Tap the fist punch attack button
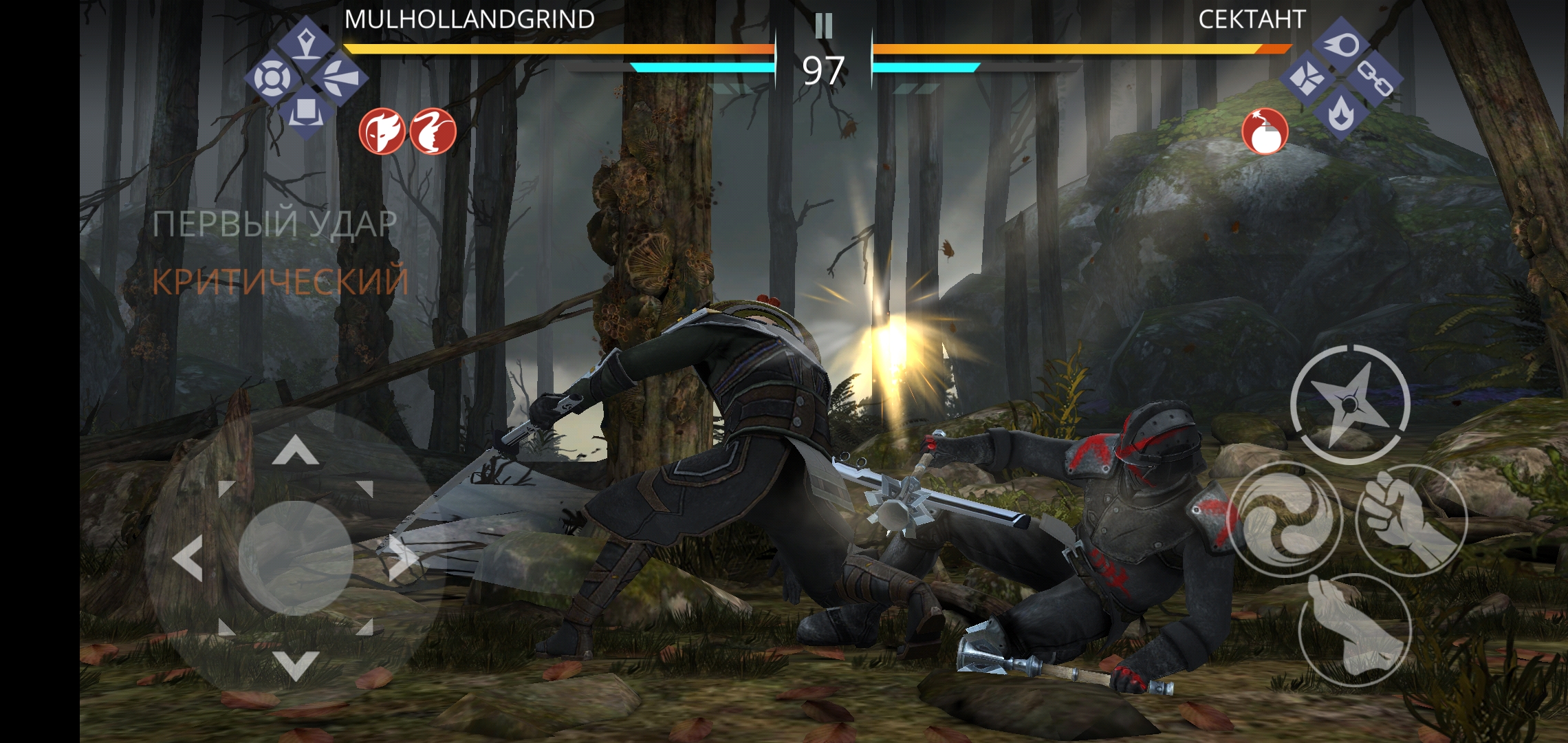Screen dimensions: 1568x743 click(1411, 519)
